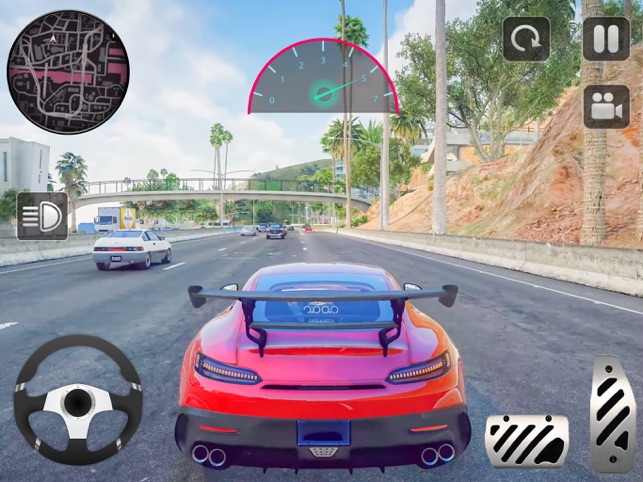Hit the brake pedal

coord(527,440)
